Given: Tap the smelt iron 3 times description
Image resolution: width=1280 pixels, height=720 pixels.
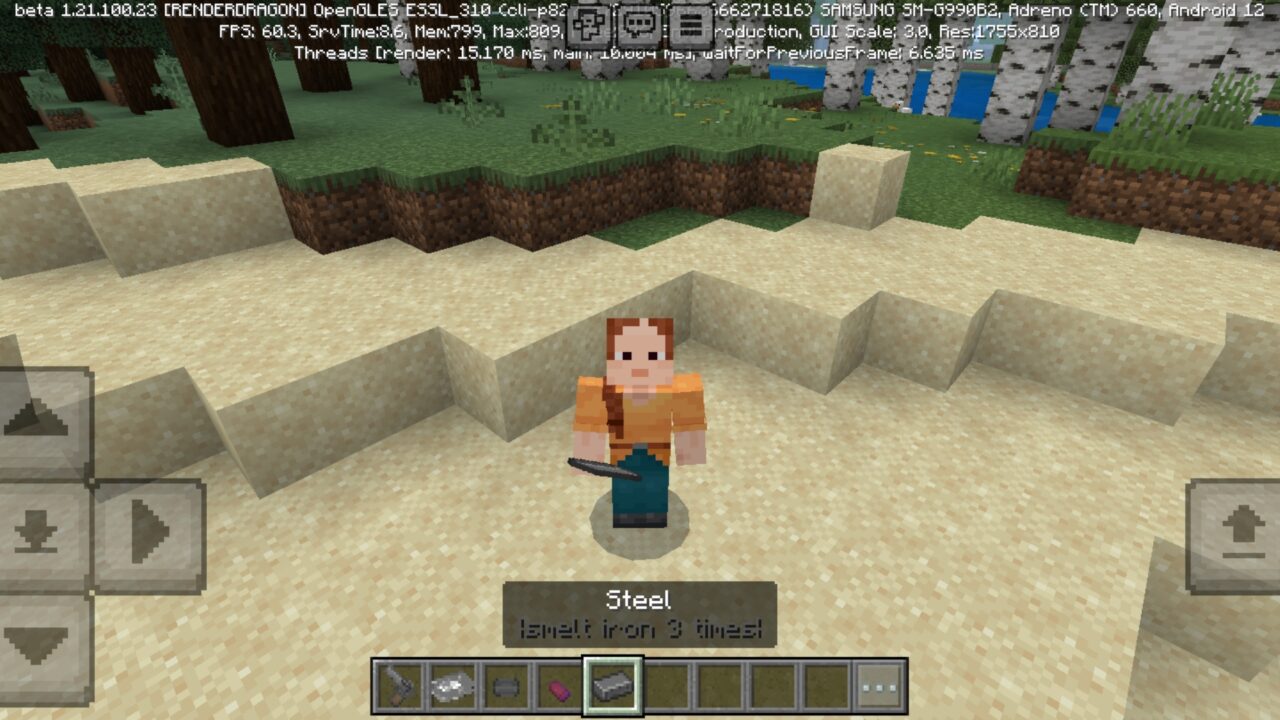Looking at the screenshot, I should coord(640,630).
